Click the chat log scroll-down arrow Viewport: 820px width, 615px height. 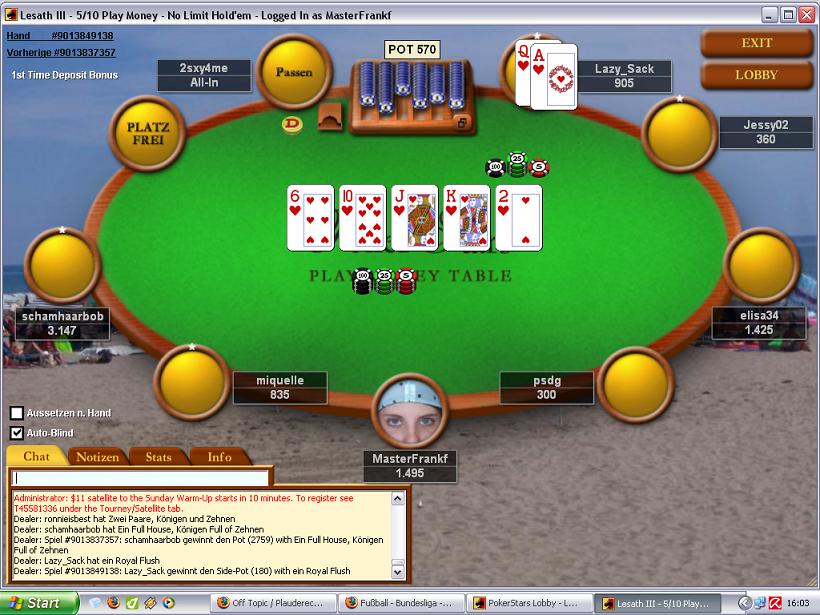(398, 572)
